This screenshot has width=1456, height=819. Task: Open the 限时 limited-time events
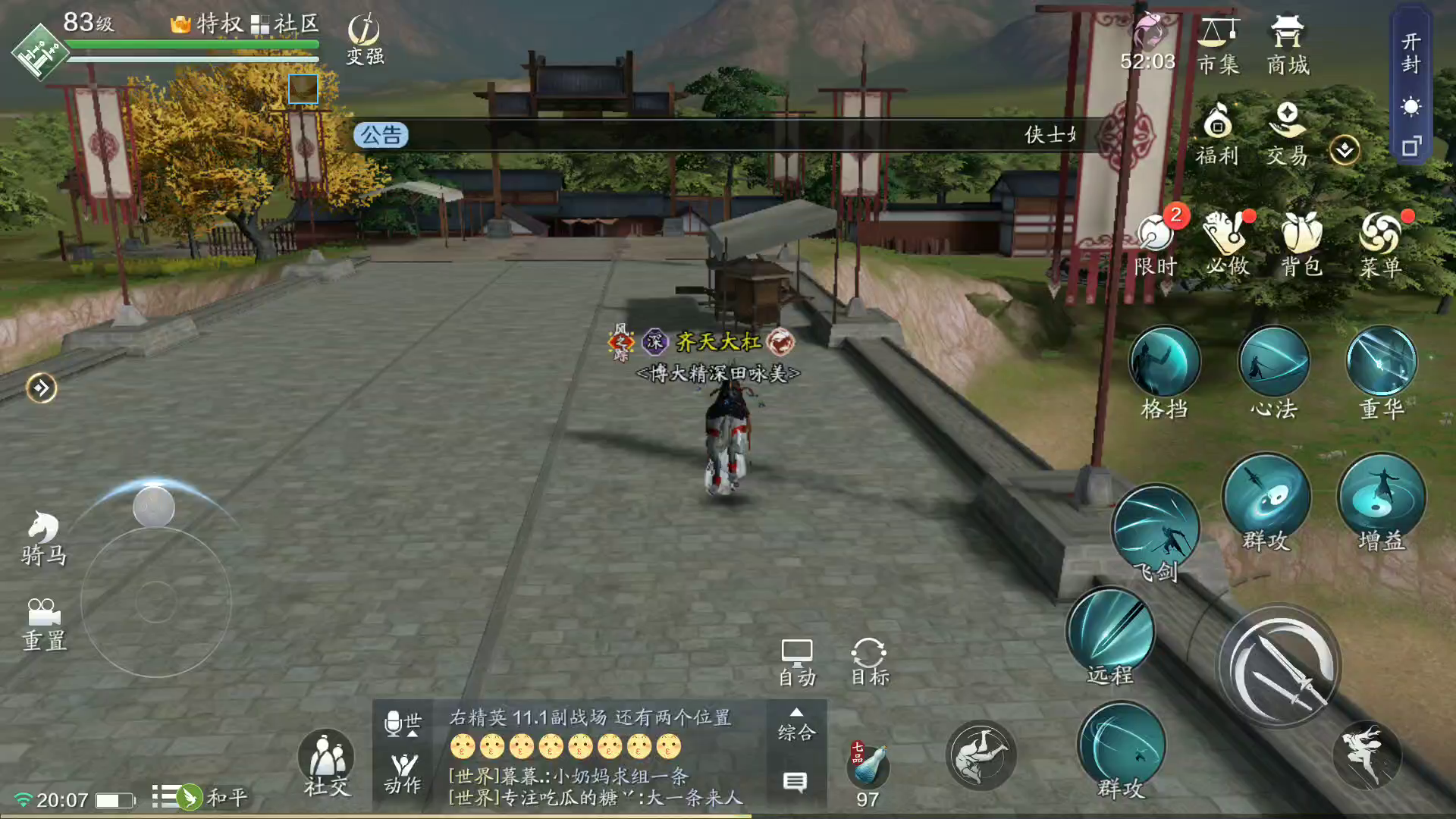pos(1156,243)
